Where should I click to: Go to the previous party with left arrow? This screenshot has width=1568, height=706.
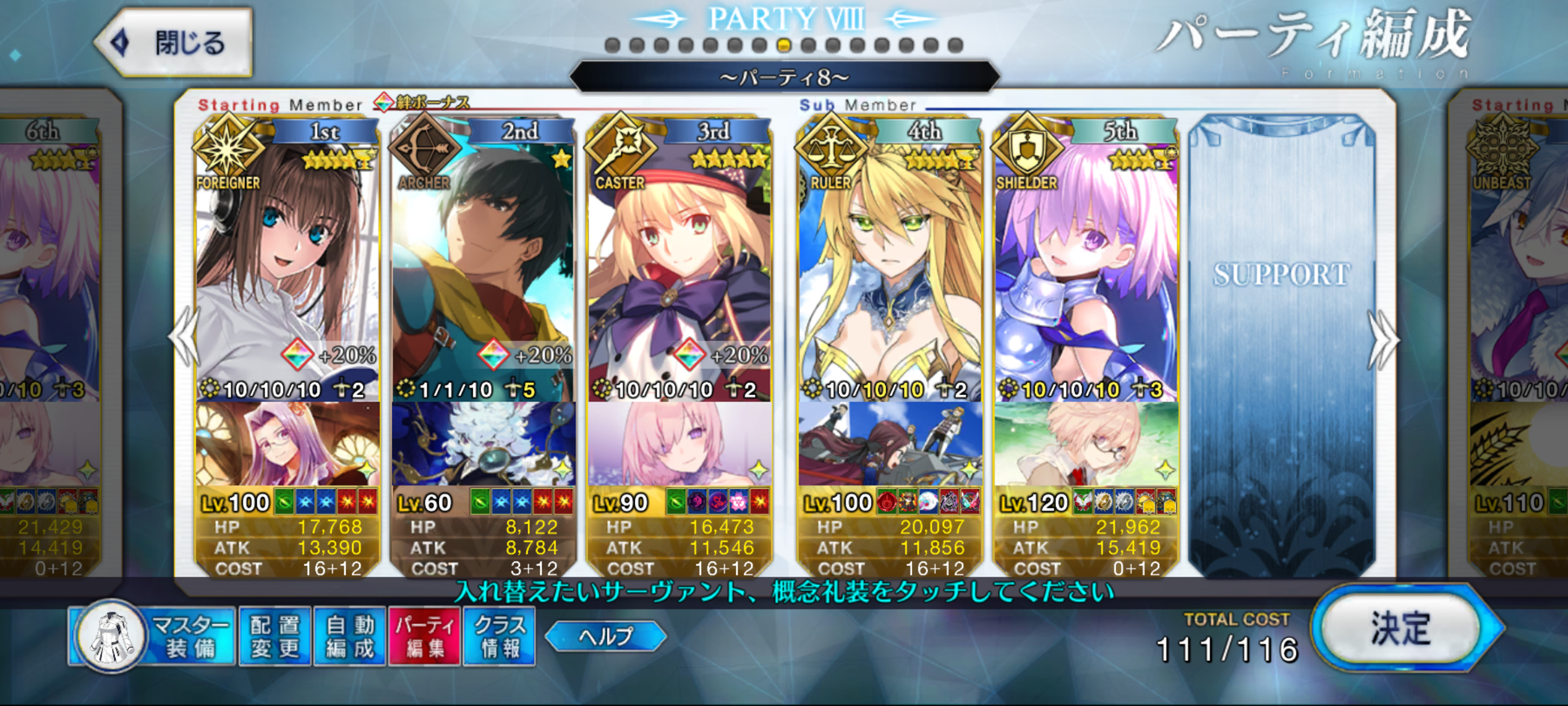183,338
